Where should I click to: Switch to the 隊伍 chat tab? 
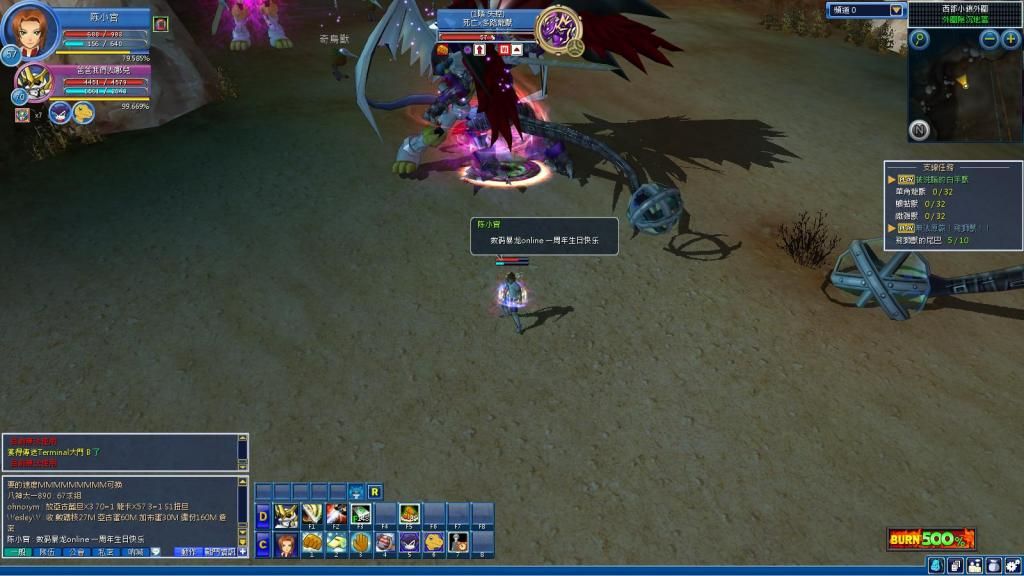[x=47, y=552]
